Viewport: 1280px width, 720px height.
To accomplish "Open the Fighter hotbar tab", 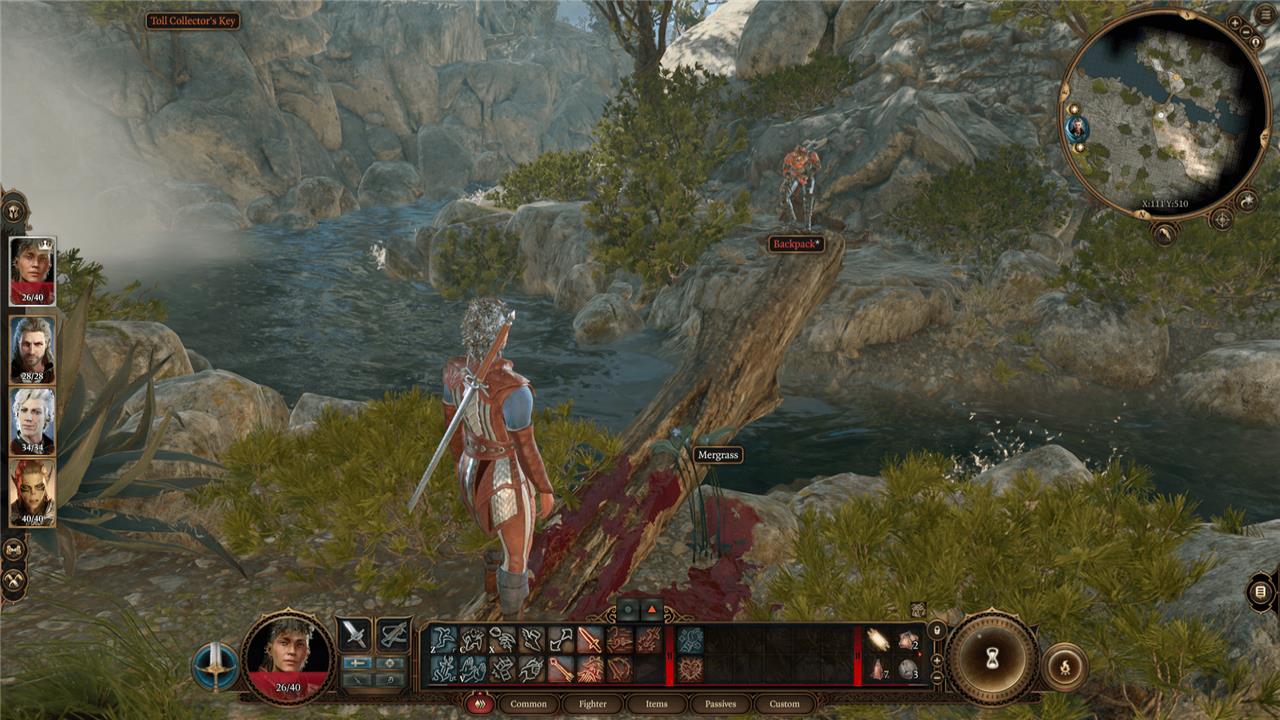I will click(x=593, y=704).
